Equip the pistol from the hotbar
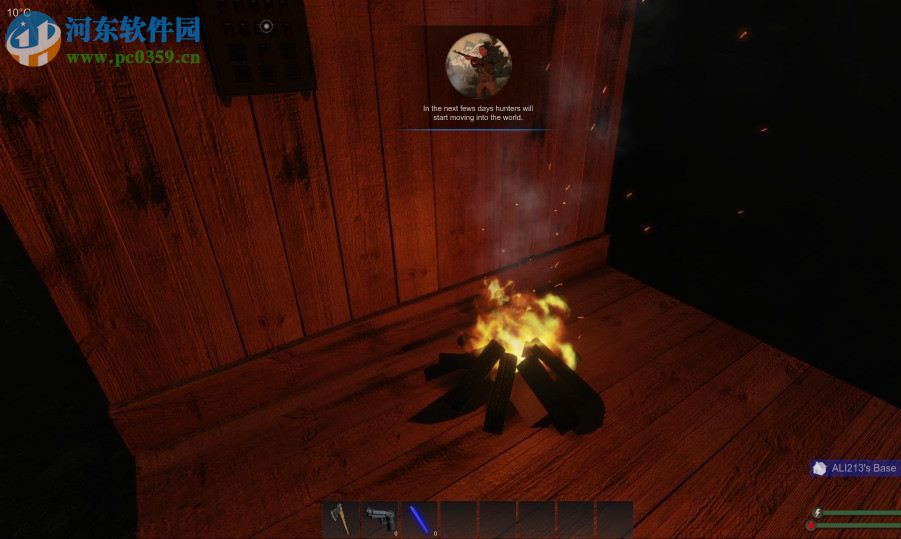Screen dimensions: 901x539 point(379,519)
